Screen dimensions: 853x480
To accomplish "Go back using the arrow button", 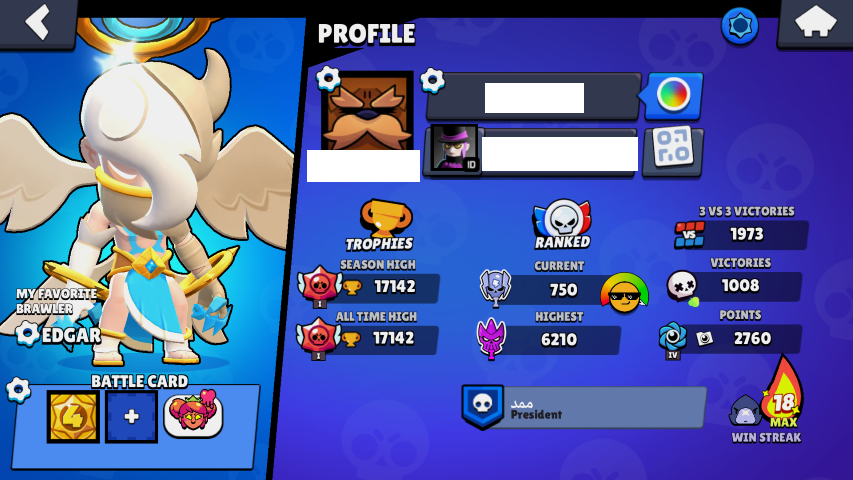I will pyautogui.click(x=38, y=22).
